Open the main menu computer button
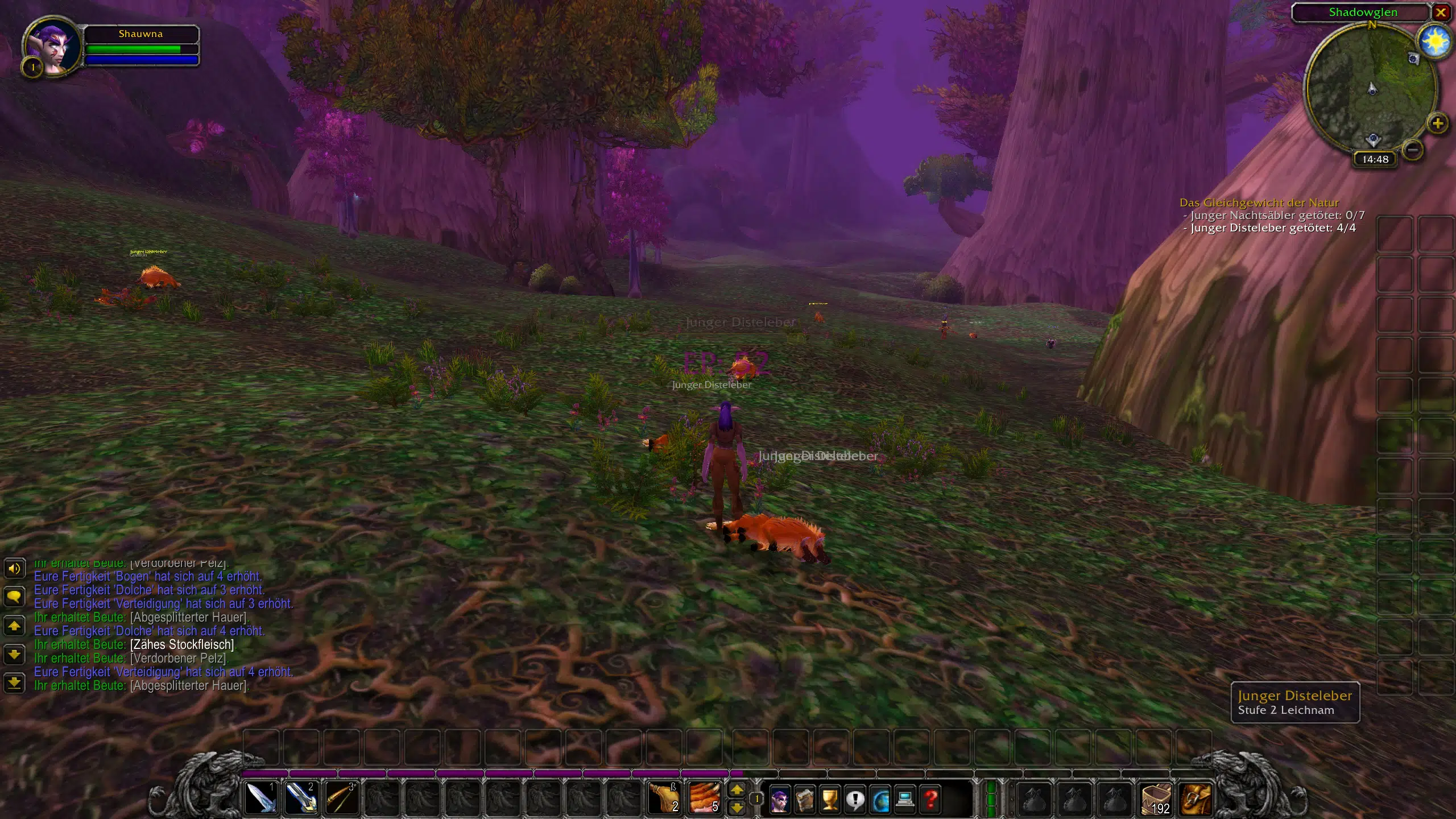 (905, 800)
